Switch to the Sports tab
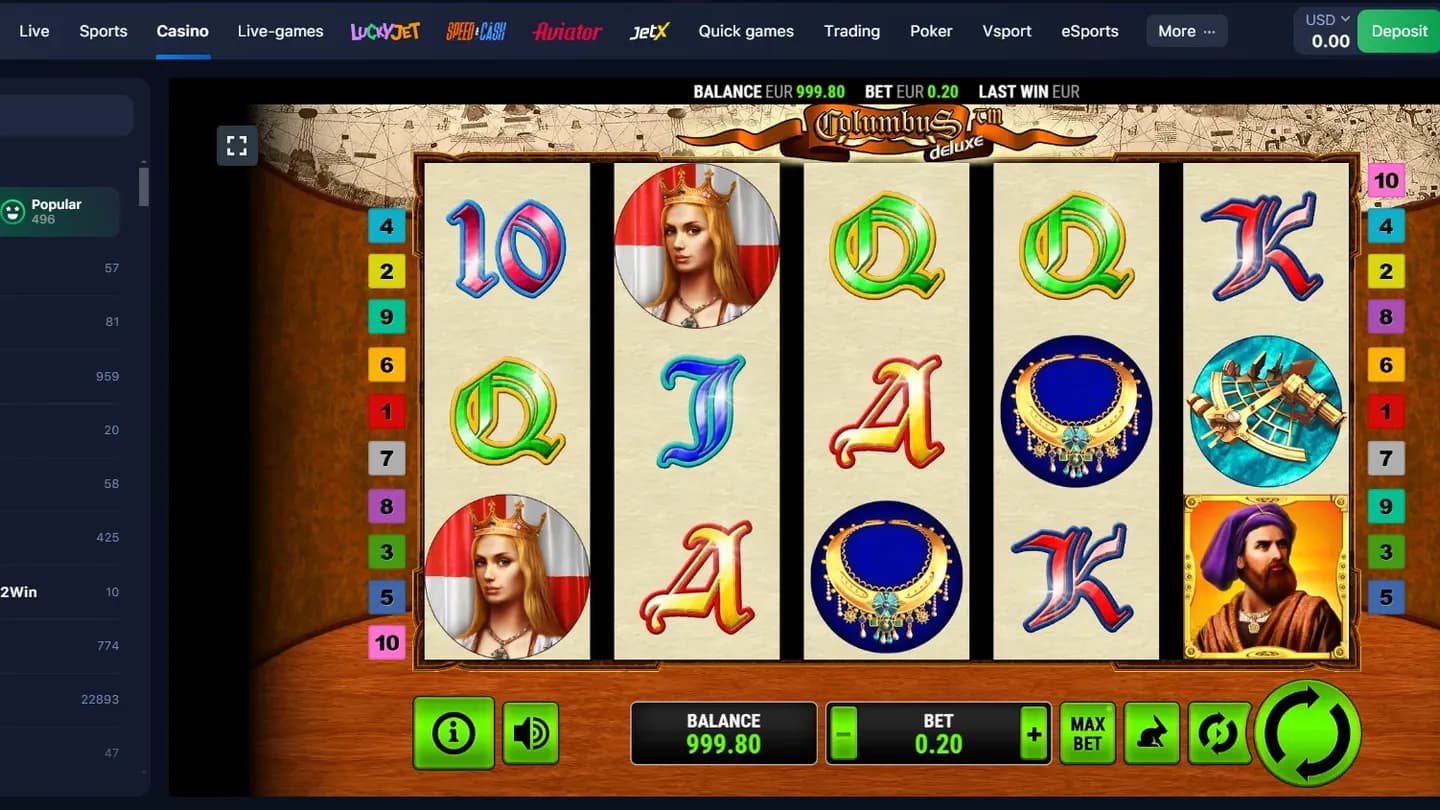 103,31
